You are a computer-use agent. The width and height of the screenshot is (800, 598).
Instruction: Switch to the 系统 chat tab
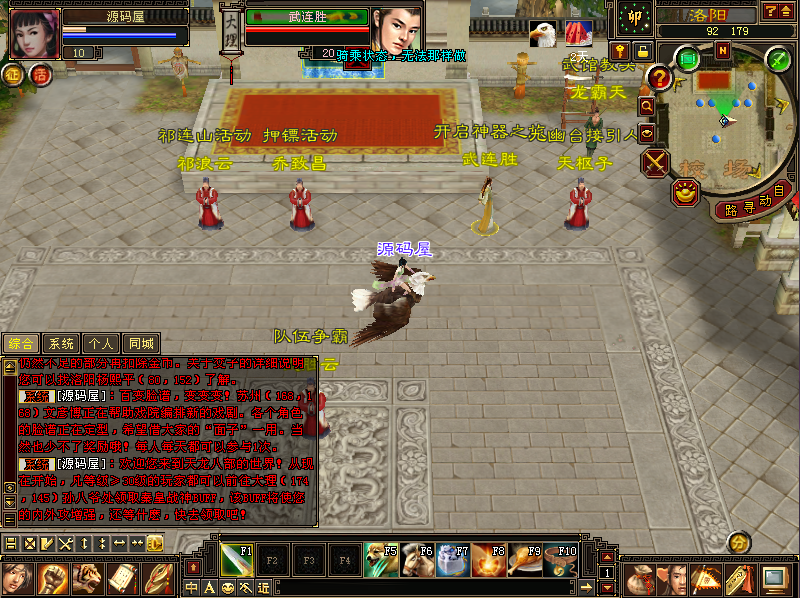(x=61, y=343)
